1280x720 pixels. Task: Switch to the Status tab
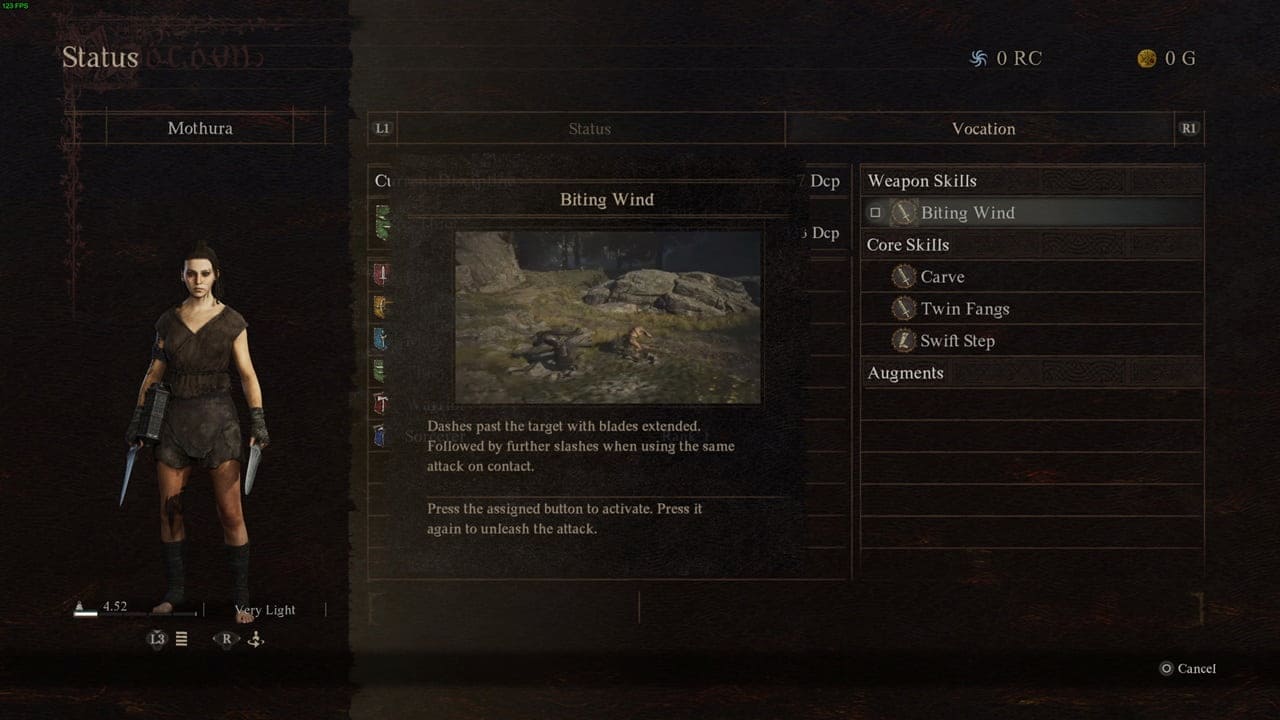pyautogui.click(x=589, y=129)
